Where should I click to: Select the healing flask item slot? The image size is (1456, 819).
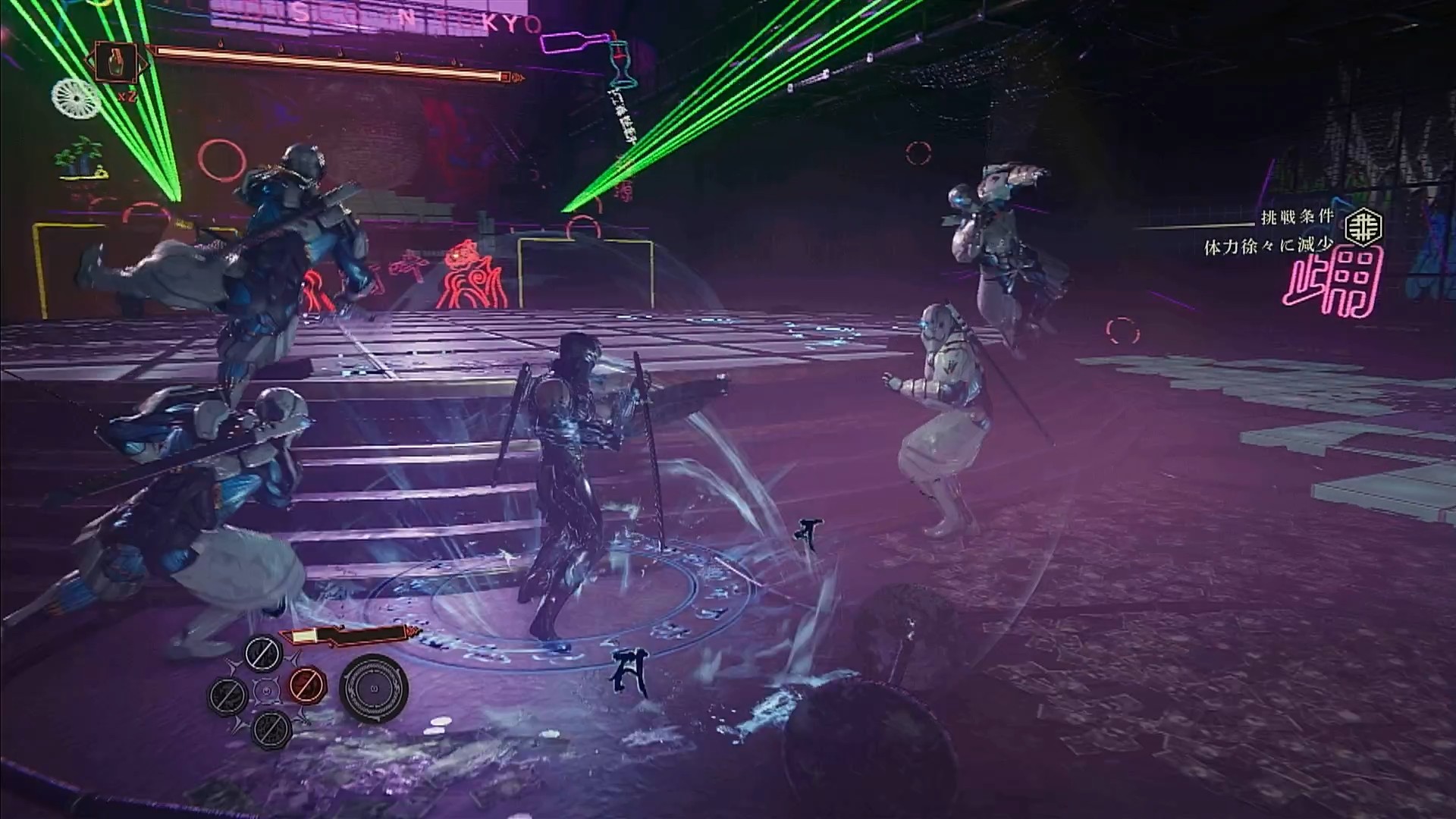pyautogui.click(x=117, y=63)
